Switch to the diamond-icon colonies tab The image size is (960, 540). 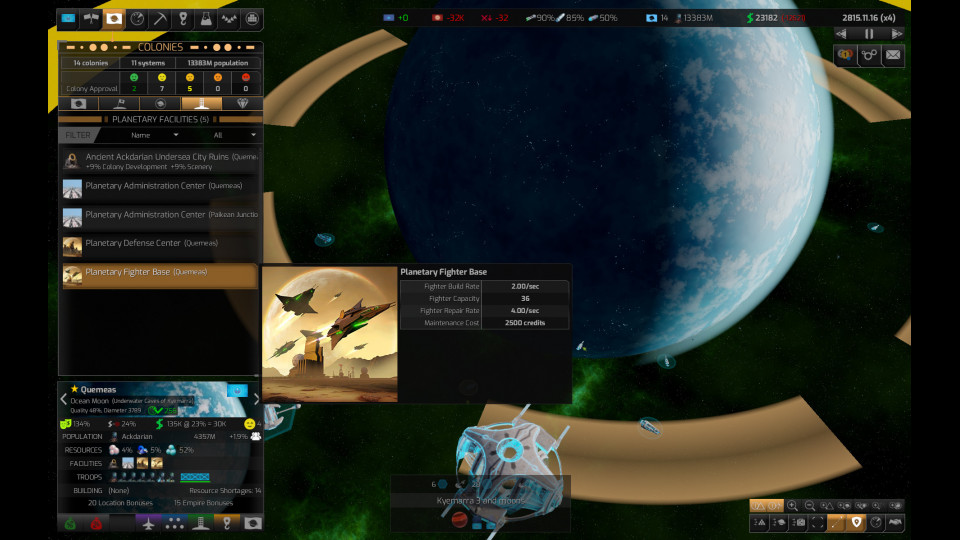point(241,103)
